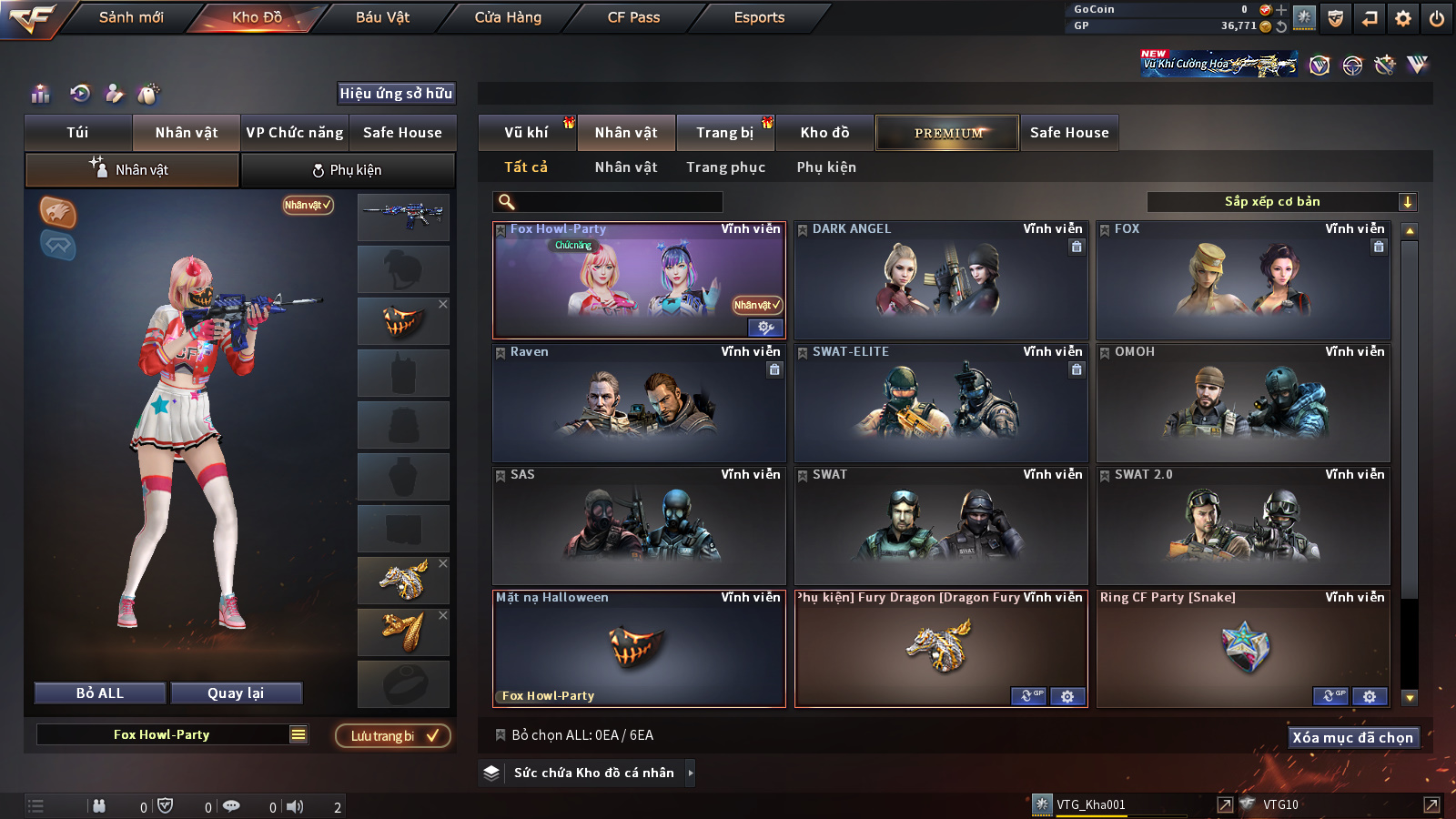This screenshot has width=1456, height=819.
Task: Open the Cửa Hàng shop menu
Action: (x=508, y=17)
